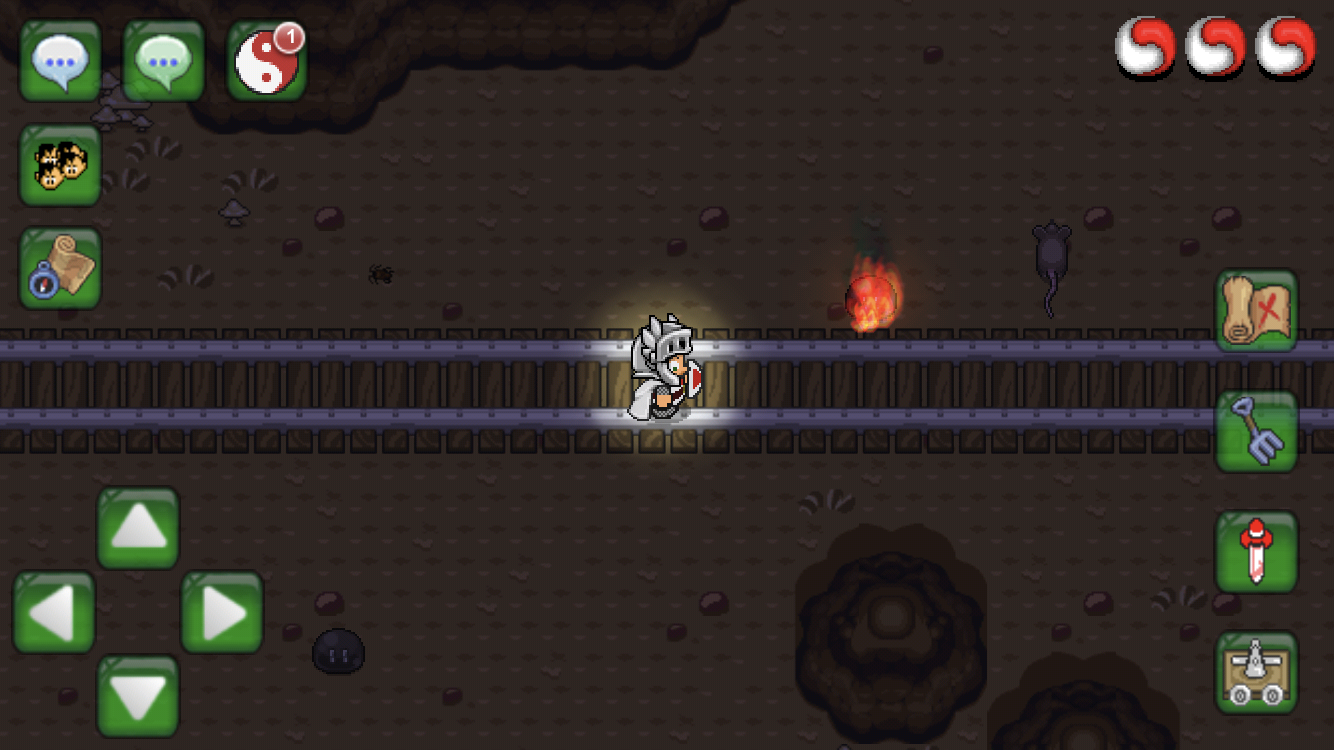1334x750 pixels.
Task: Open the treasure map with red X
Action: tap(1256, 310)
